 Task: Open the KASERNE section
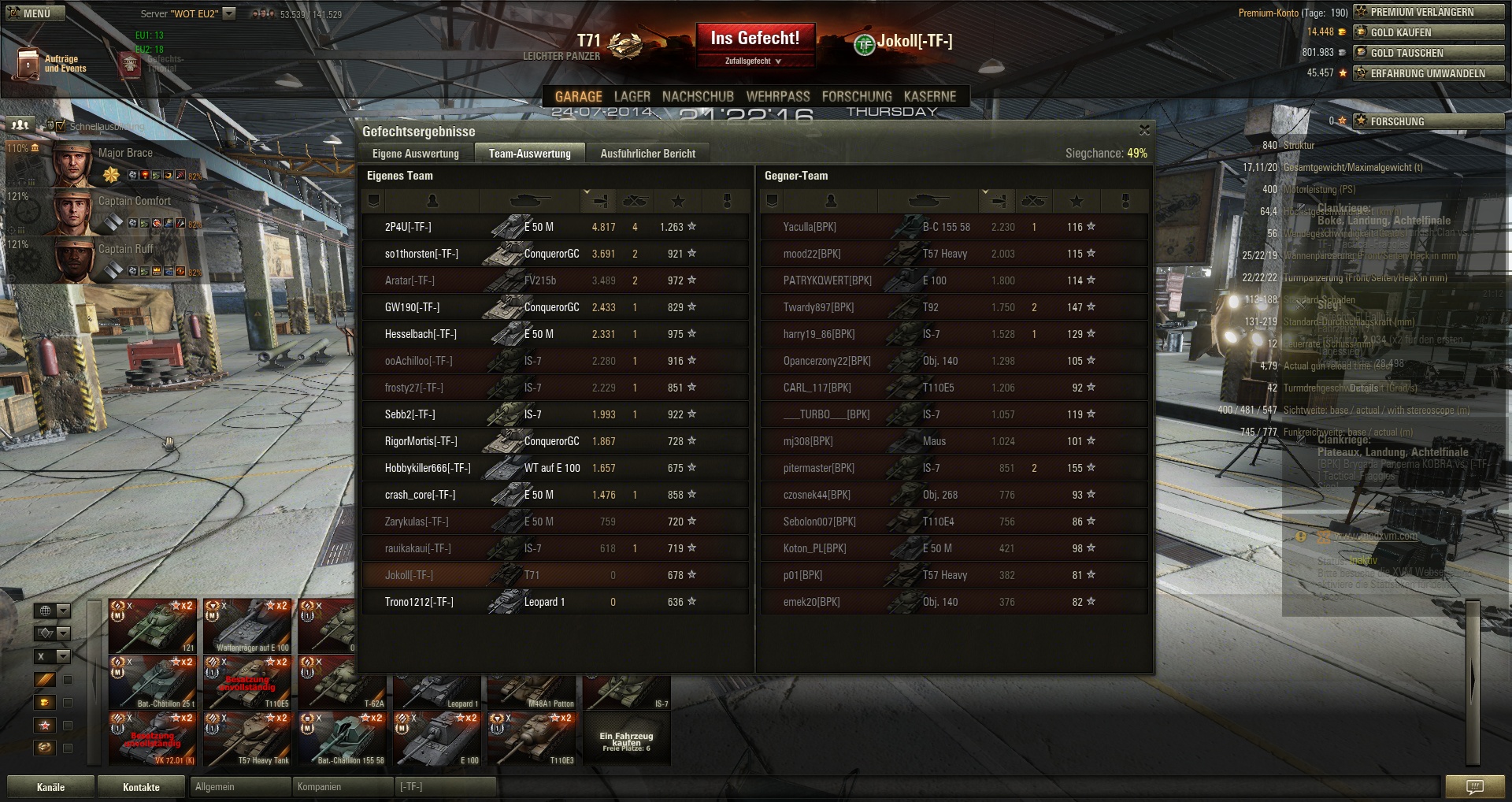[930, 97]
